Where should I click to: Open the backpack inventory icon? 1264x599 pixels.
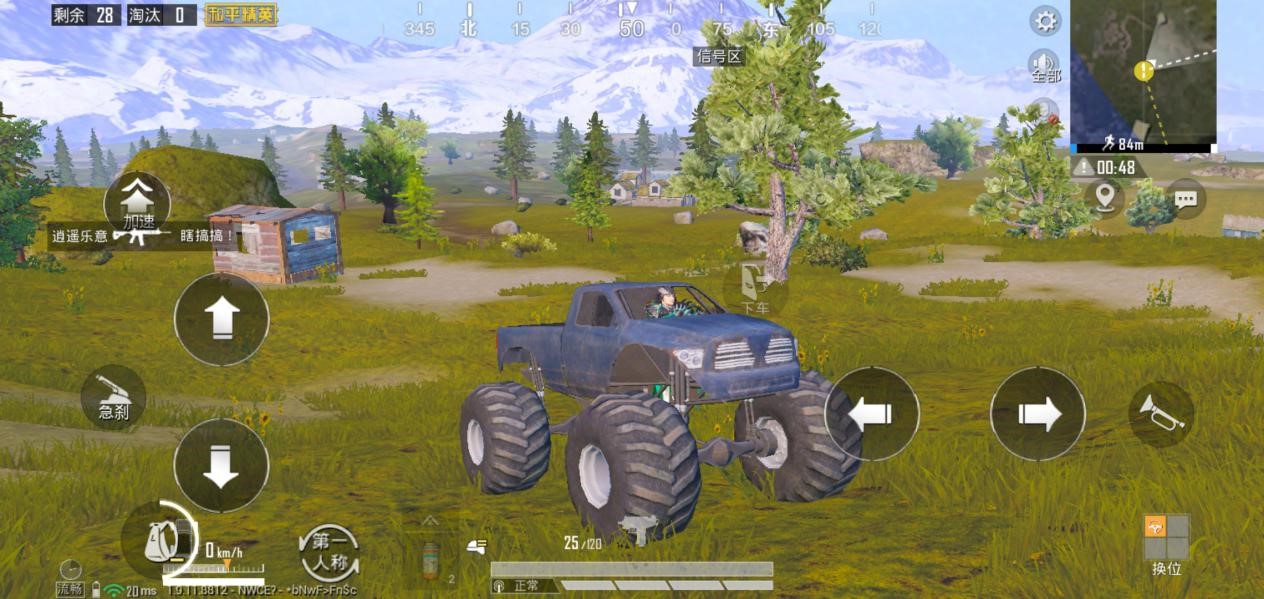click(160, 541)
